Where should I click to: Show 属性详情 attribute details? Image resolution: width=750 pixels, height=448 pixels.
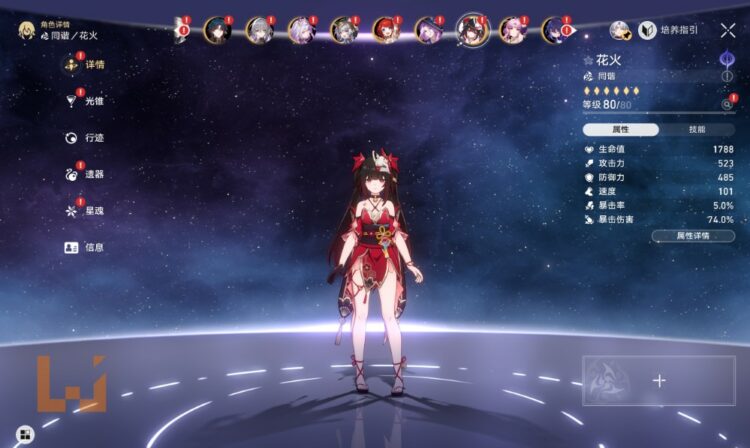tap(692, 236)
